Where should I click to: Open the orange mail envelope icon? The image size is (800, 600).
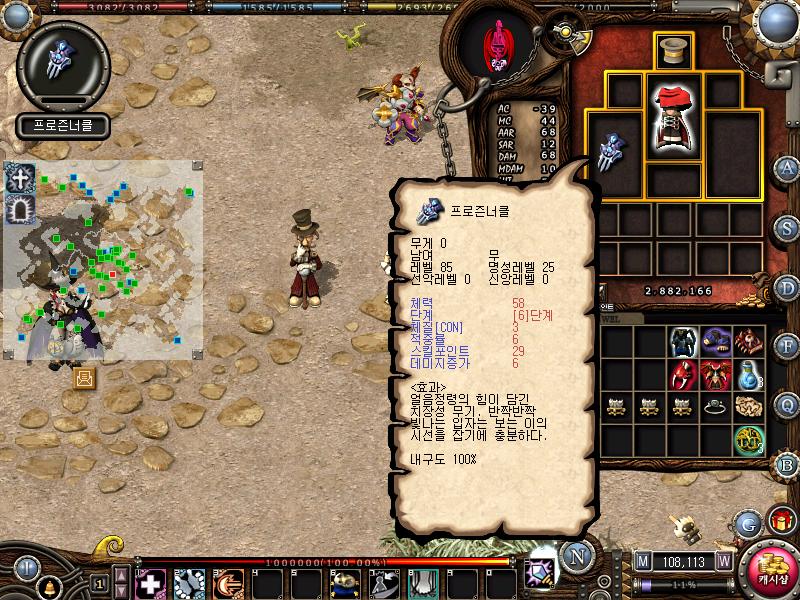(84, 377)
